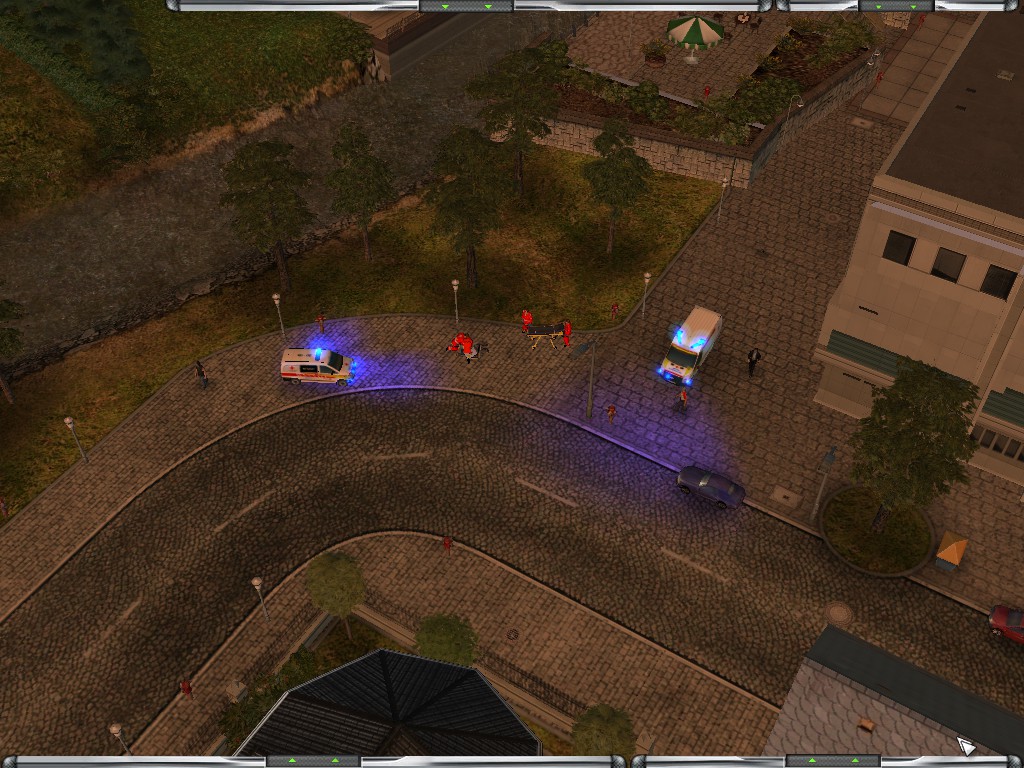Expand the short top-corner bar's green-arrow handle
The image size is (1024, 768).
[x=883, y=6]
